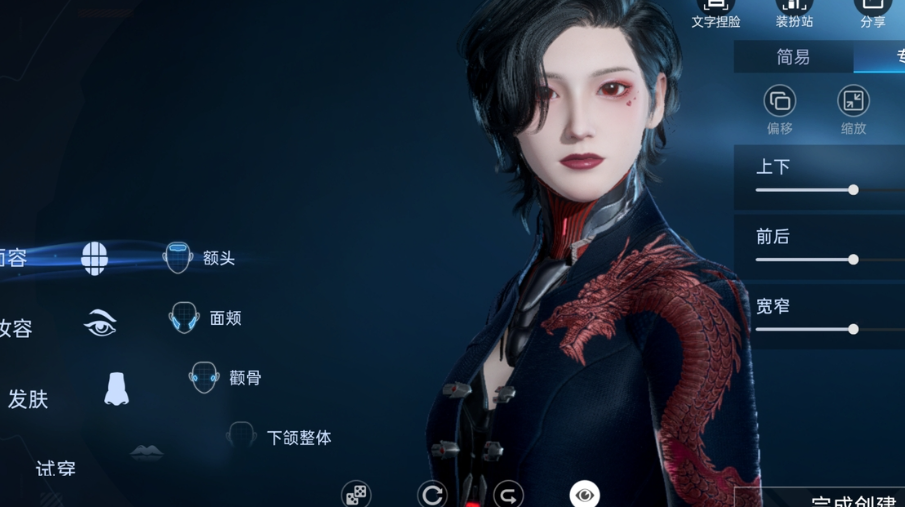The image size is (905, 507).
Task: Select the eye category icon
Action: click(100, 323)
